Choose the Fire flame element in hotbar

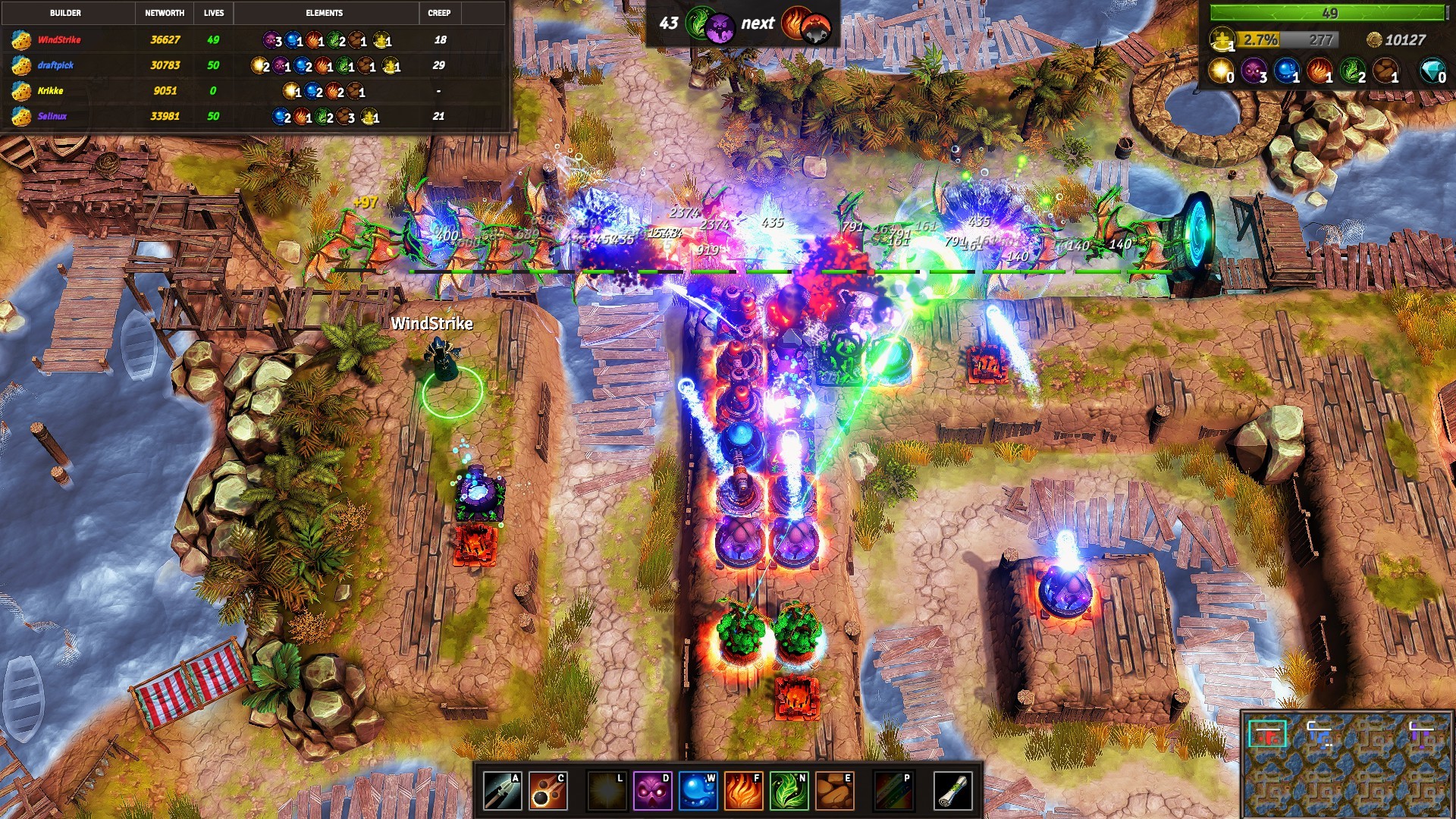click(x=743, y=791)
